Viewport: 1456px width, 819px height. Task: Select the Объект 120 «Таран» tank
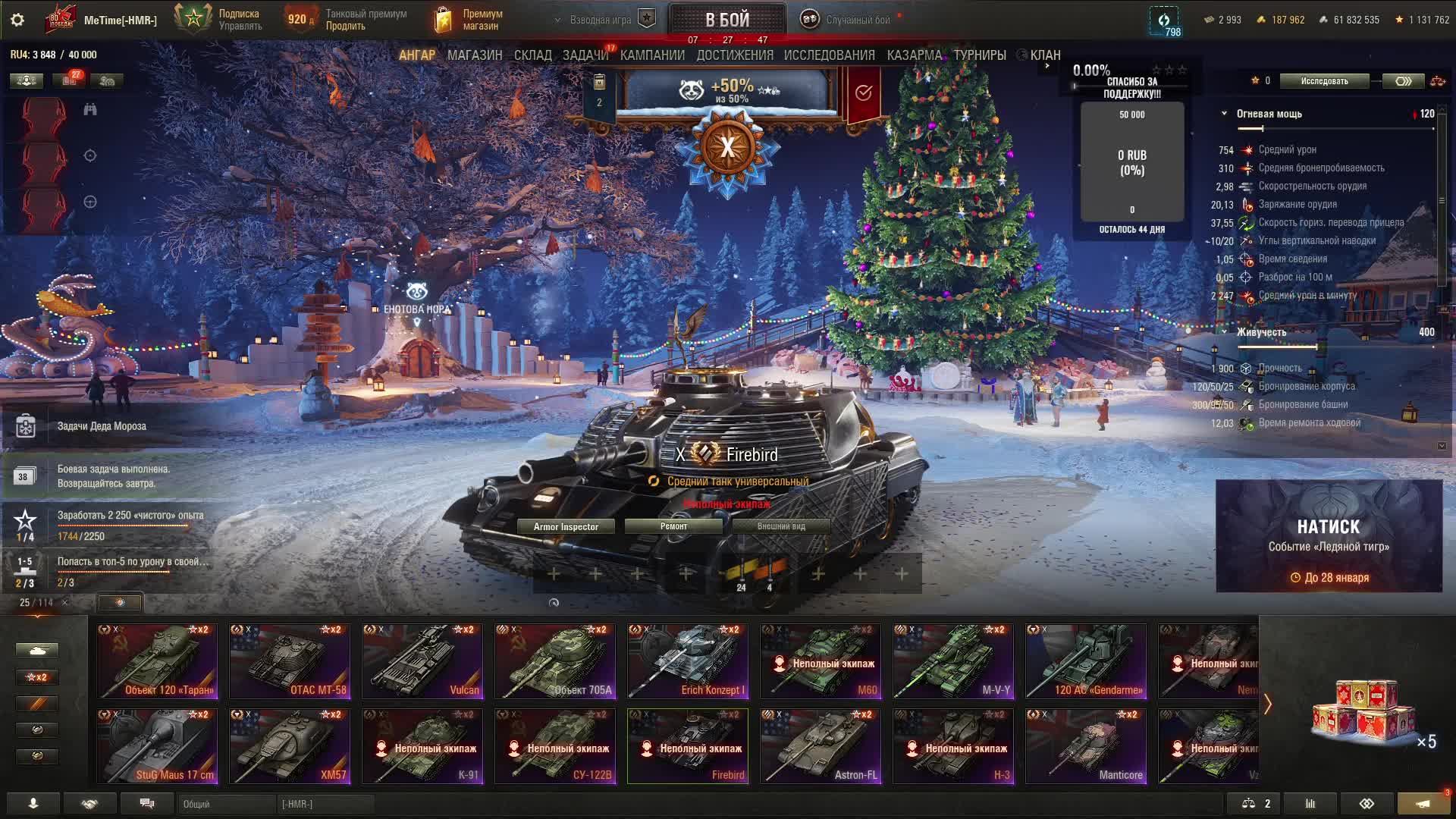pyautogui.click(x=157, y=661)
